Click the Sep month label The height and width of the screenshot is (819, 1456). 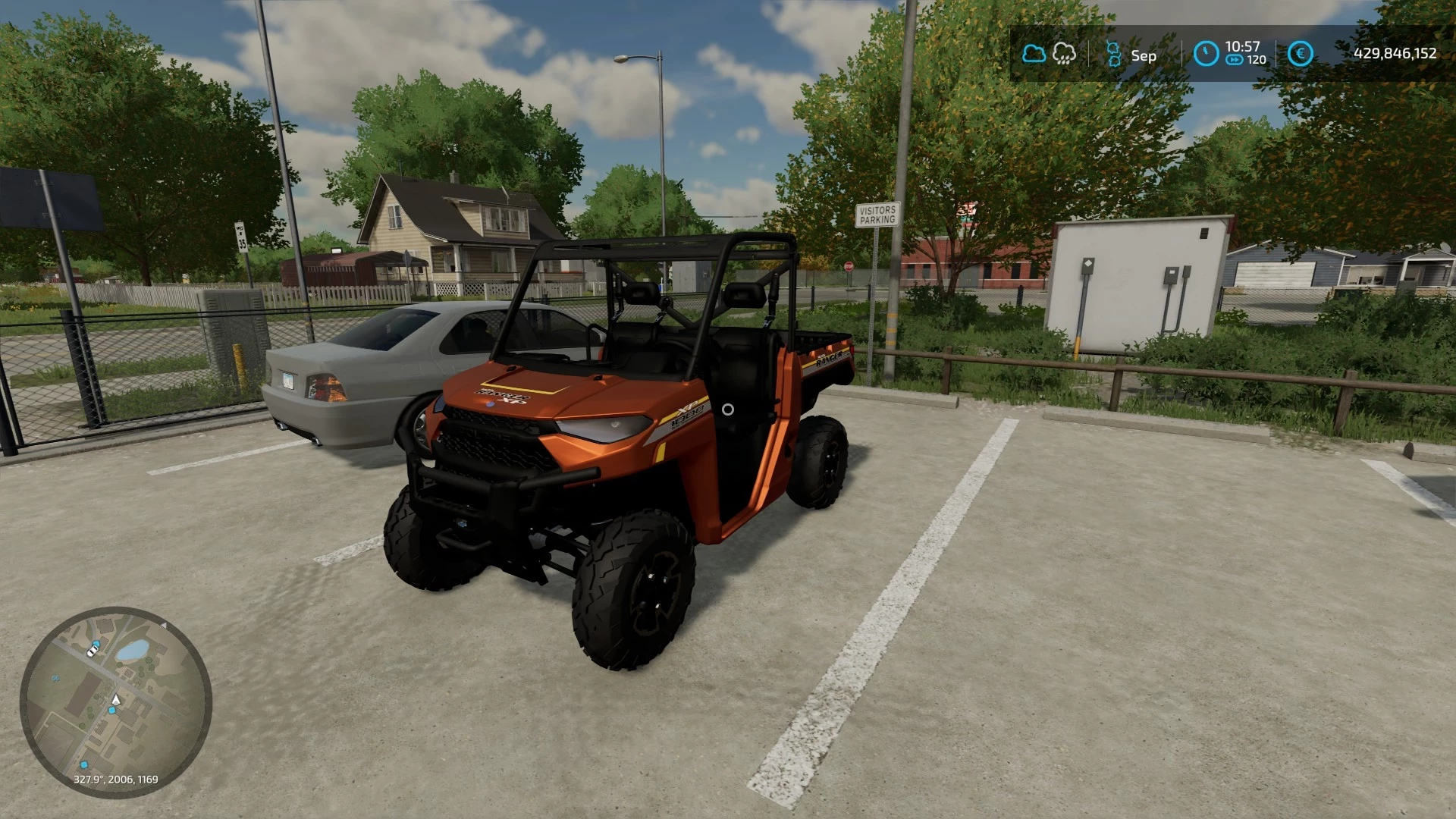coord(1144,56)
